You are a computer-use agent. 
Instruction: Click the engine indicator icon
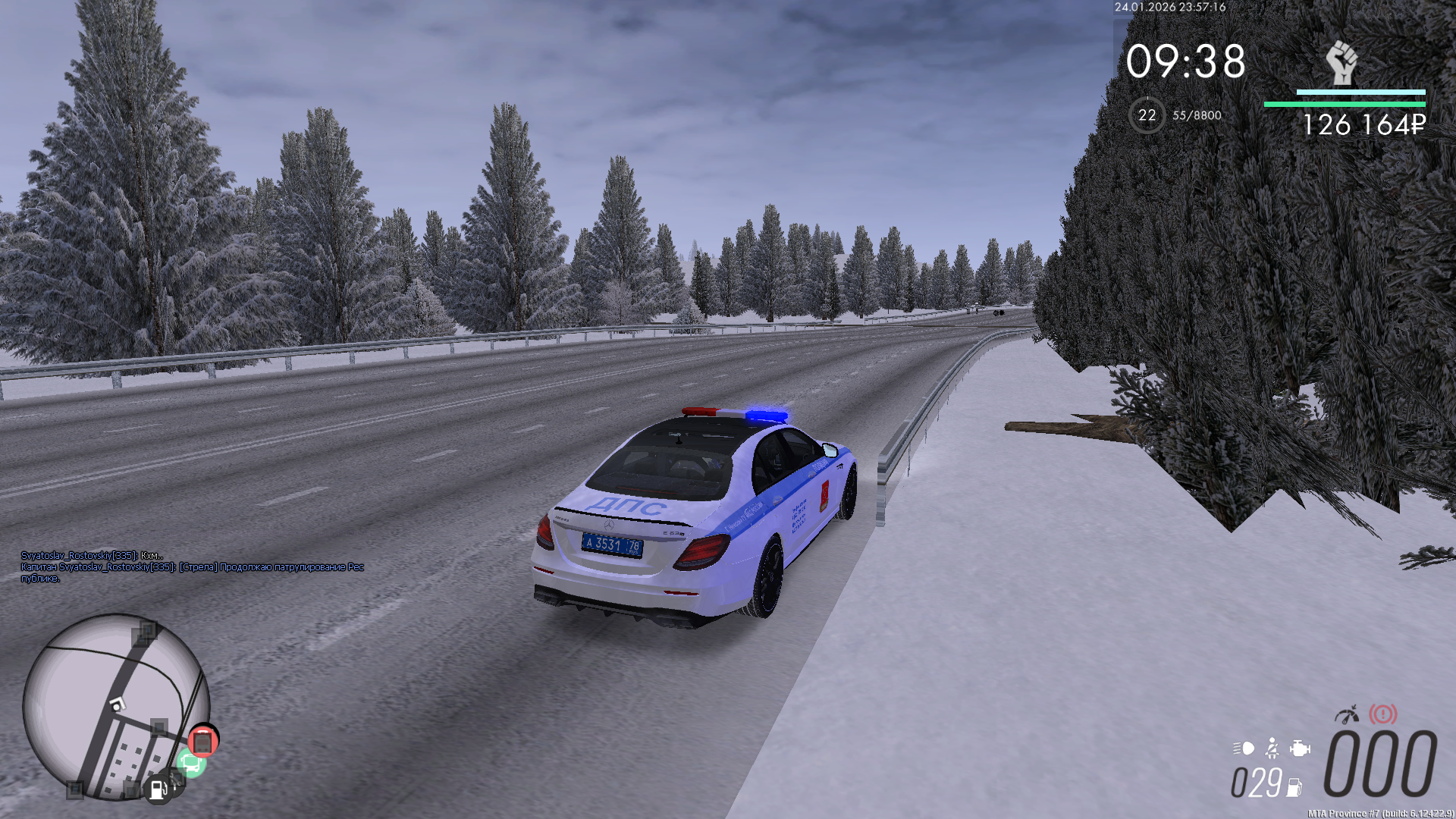pos(1300,748)
